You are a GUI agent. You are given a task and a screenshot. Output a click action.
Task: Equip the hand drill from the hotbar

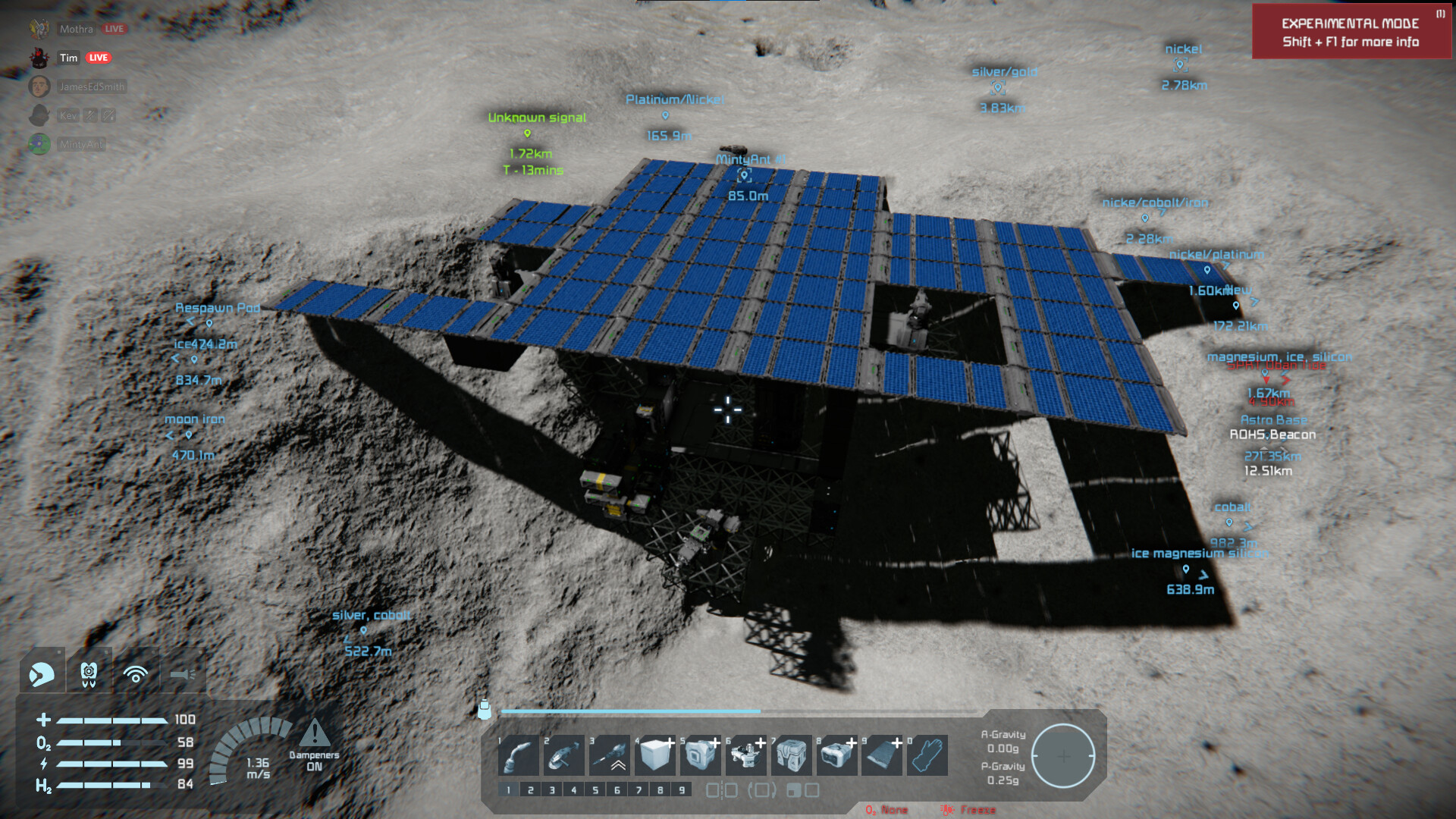pyautogui.click(x=610, y=755)
